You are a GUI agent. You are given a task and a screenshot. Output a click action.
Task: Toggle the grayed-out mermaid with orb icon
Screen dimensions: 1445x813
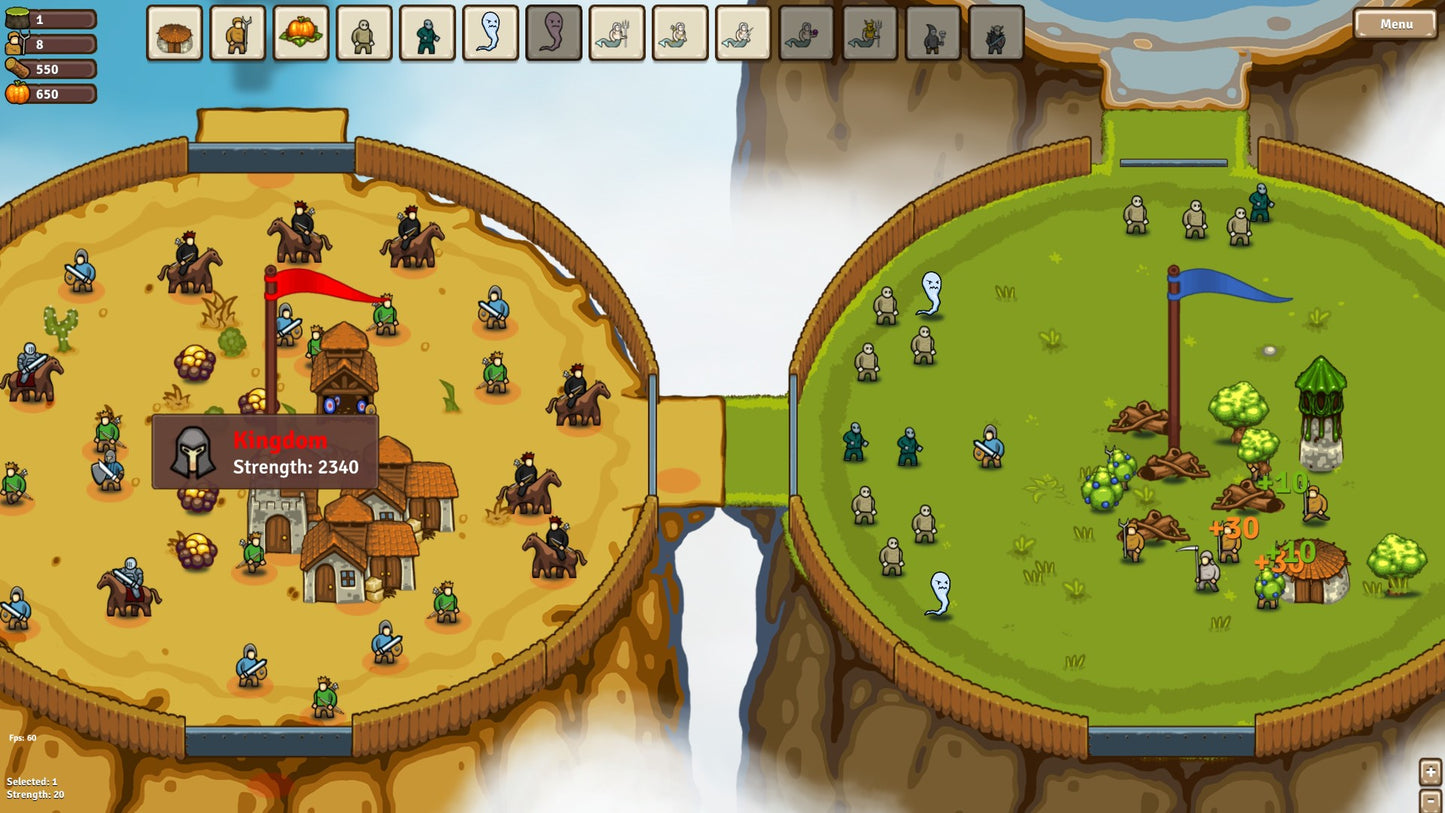[x=805, y=32]
